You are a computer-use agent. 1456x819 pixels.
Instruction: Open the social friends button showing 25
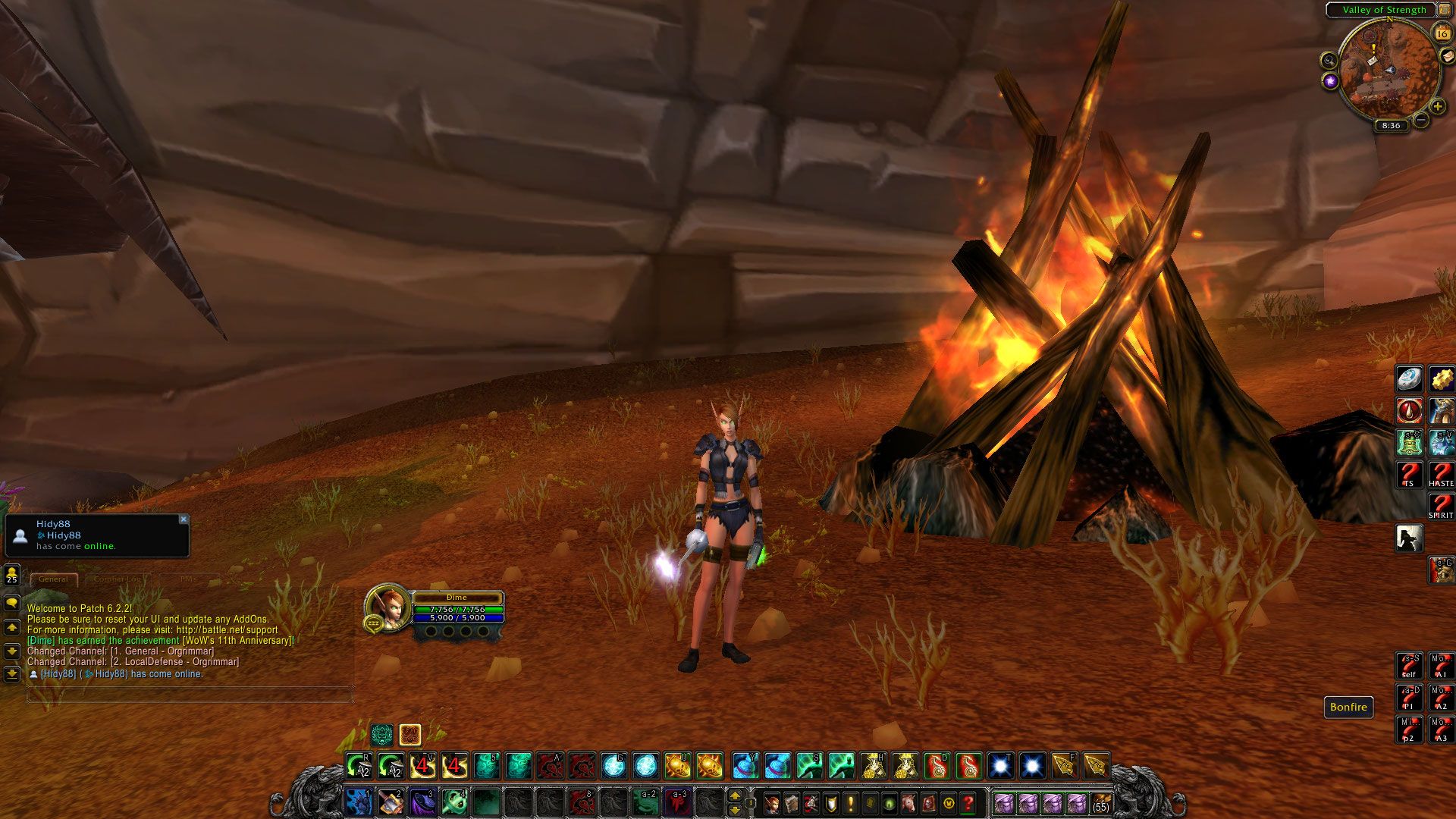(11, 575)
